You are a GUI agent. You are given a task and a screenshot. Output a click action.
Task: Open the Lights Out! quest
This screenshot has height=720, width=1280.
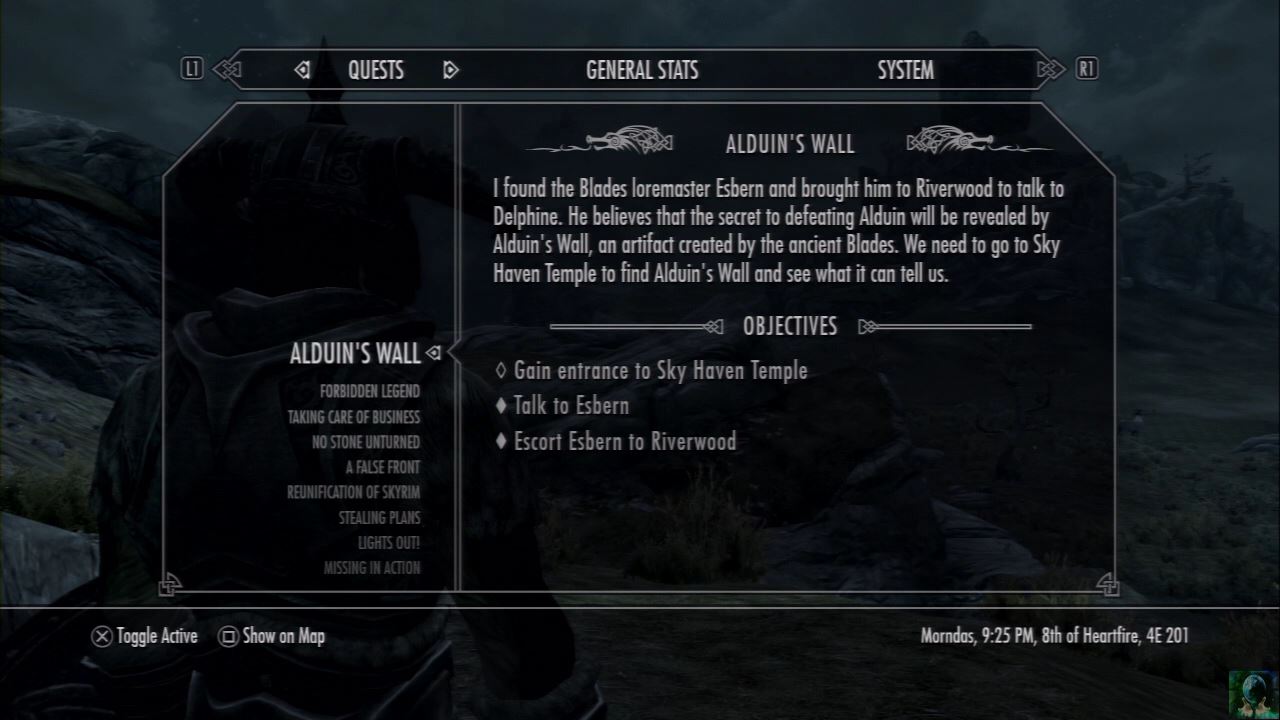tap(389, 543)
